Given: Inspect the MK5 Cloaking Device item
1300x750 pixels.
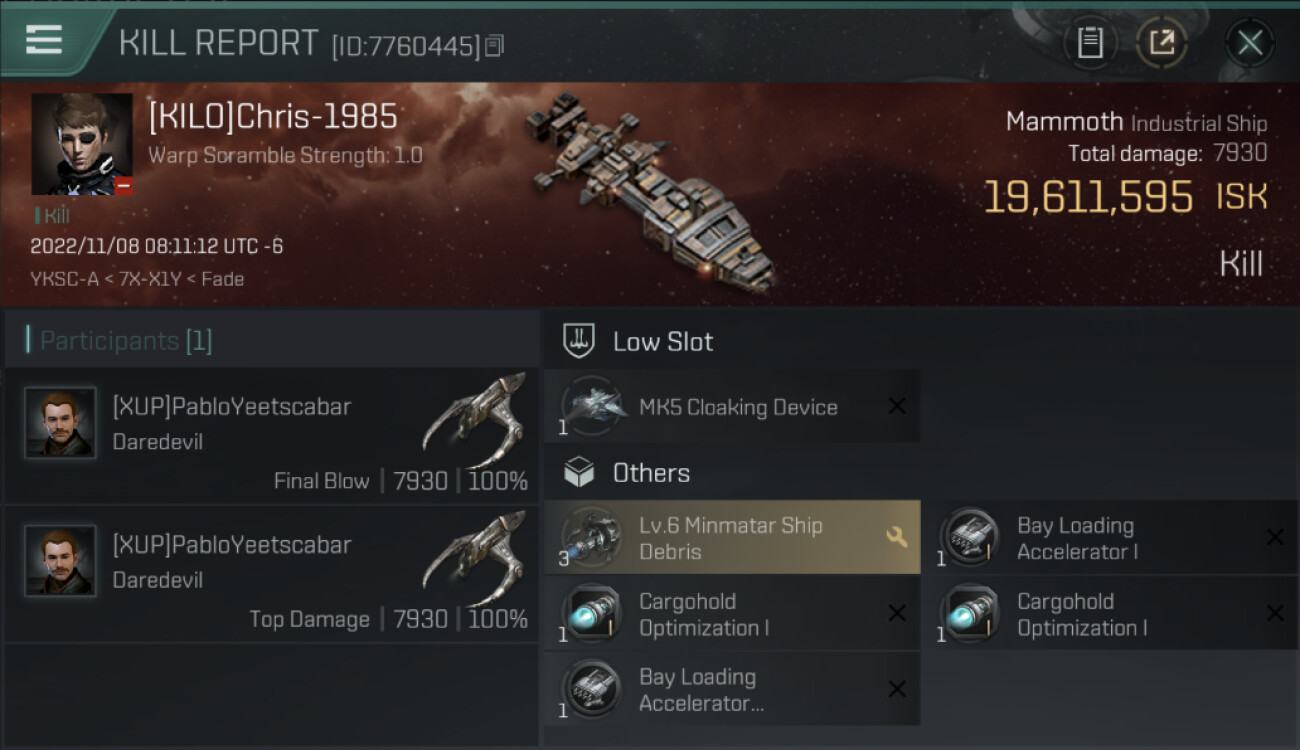Looking at the screenshot, I should [731, 407].
